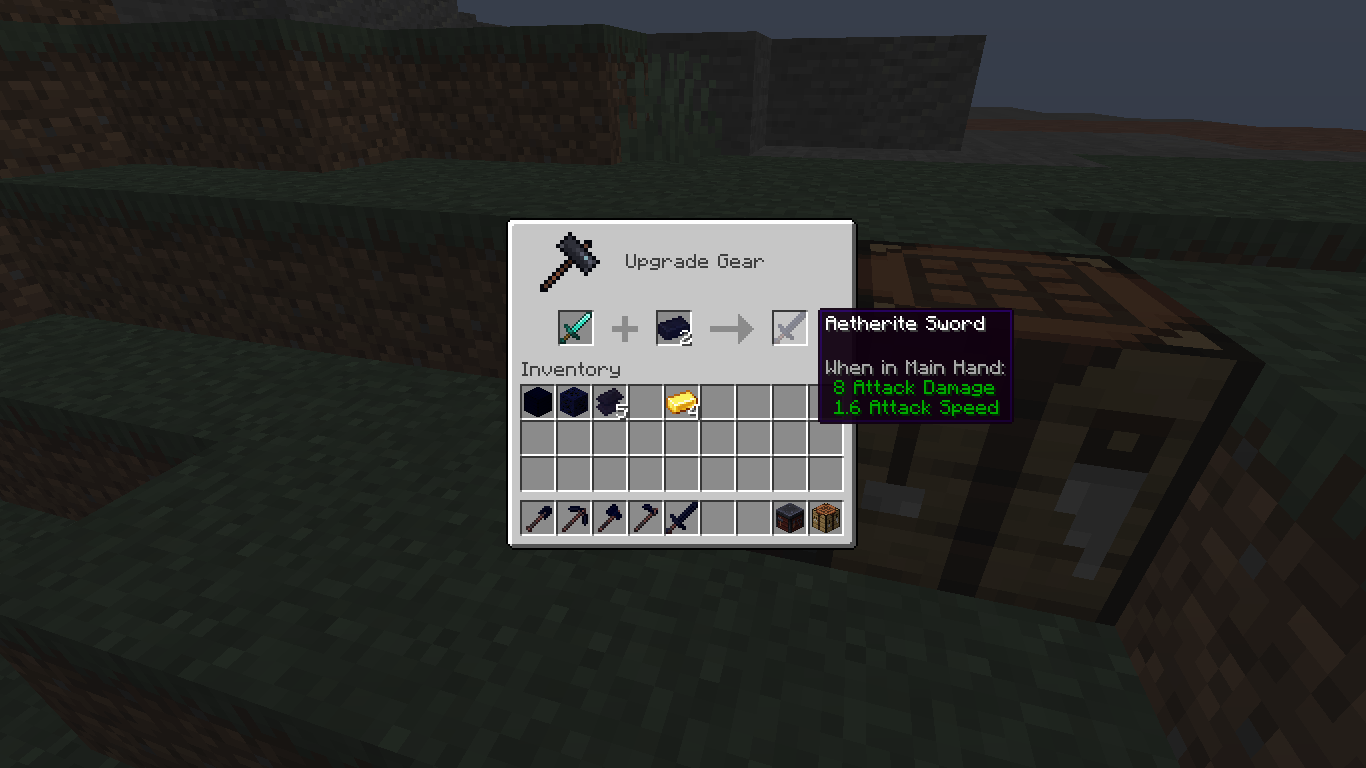Image resolution: width=1366 pixels, height=768 pixels.
Task: Pick up the aetherite sword in the hotbar
Action: tap(682, 517)
